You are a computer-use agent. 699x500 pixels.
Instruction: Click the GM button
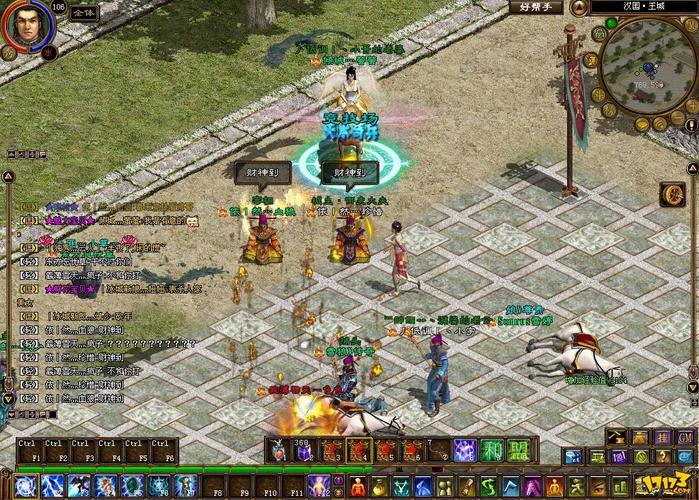(x=686, y=437)
